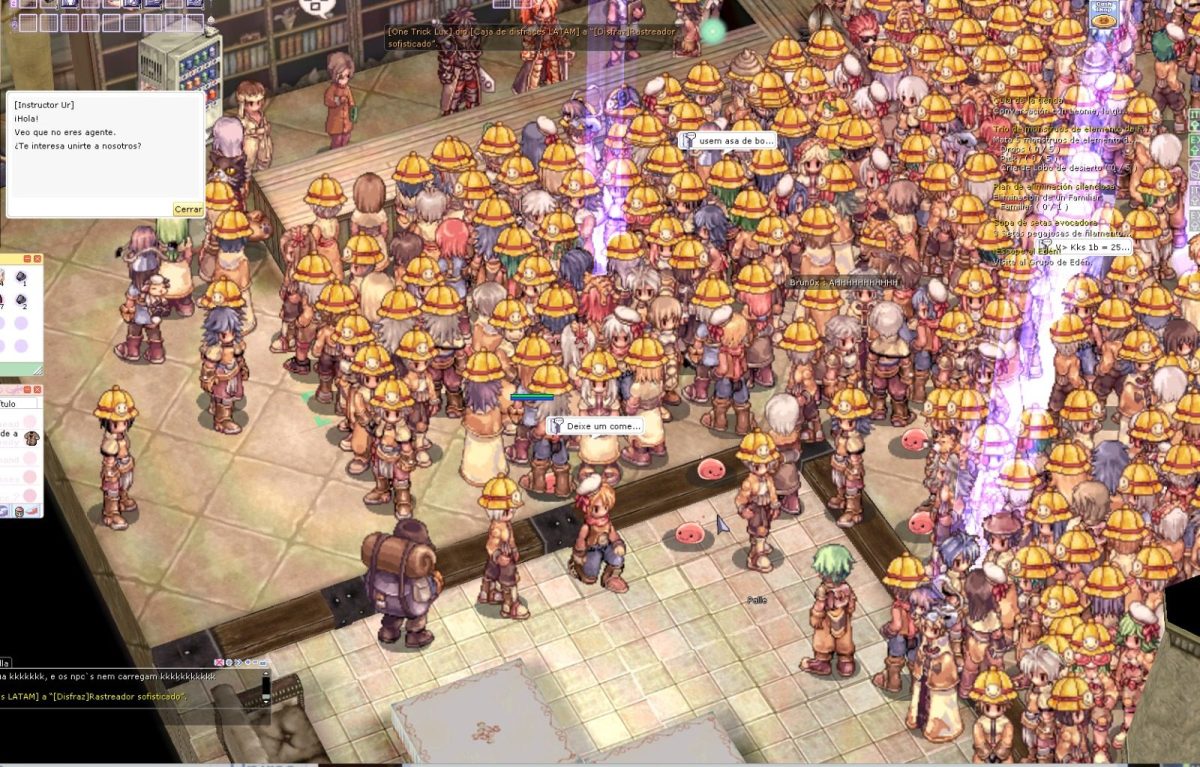The image size is (1200, 767).
Task: Open the 'usem asa de bo...' chat room
Action: [x=728, y=141]
